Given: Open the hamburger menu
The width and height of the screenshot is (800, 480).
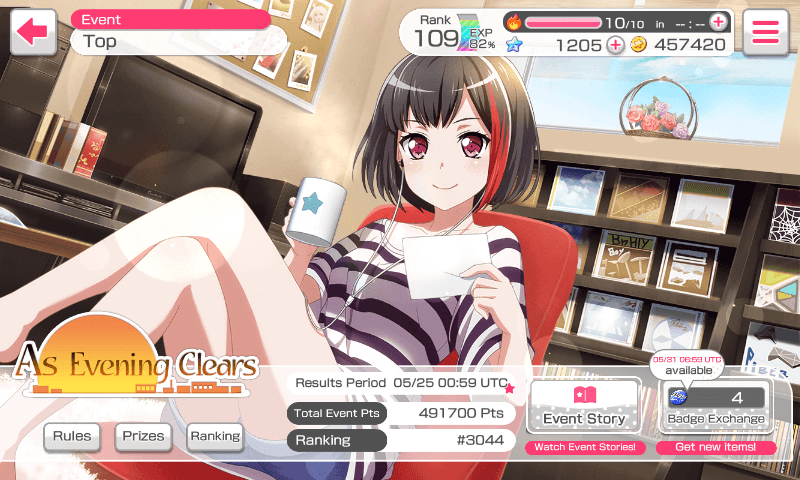Looking at the screenshot, I should coord(765,31).
